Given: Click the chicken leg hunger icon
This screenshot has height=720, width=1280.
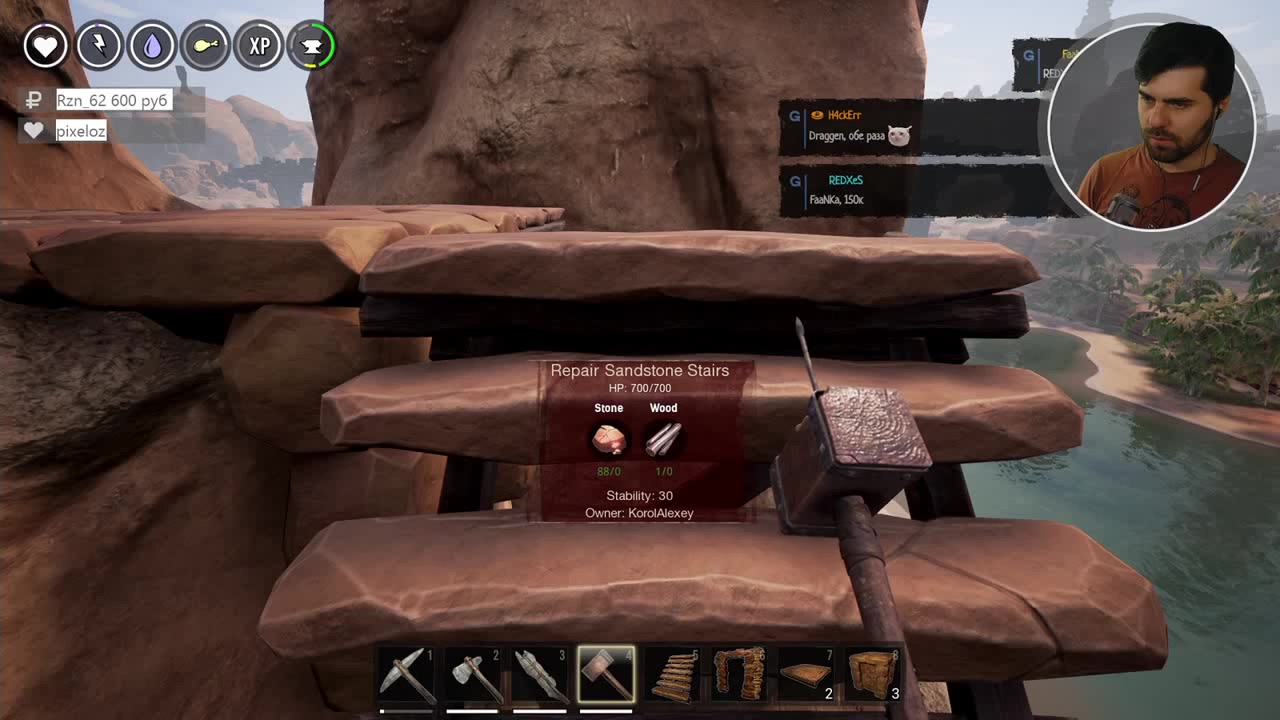Looking at the screenshot, I should coord(206,46).
